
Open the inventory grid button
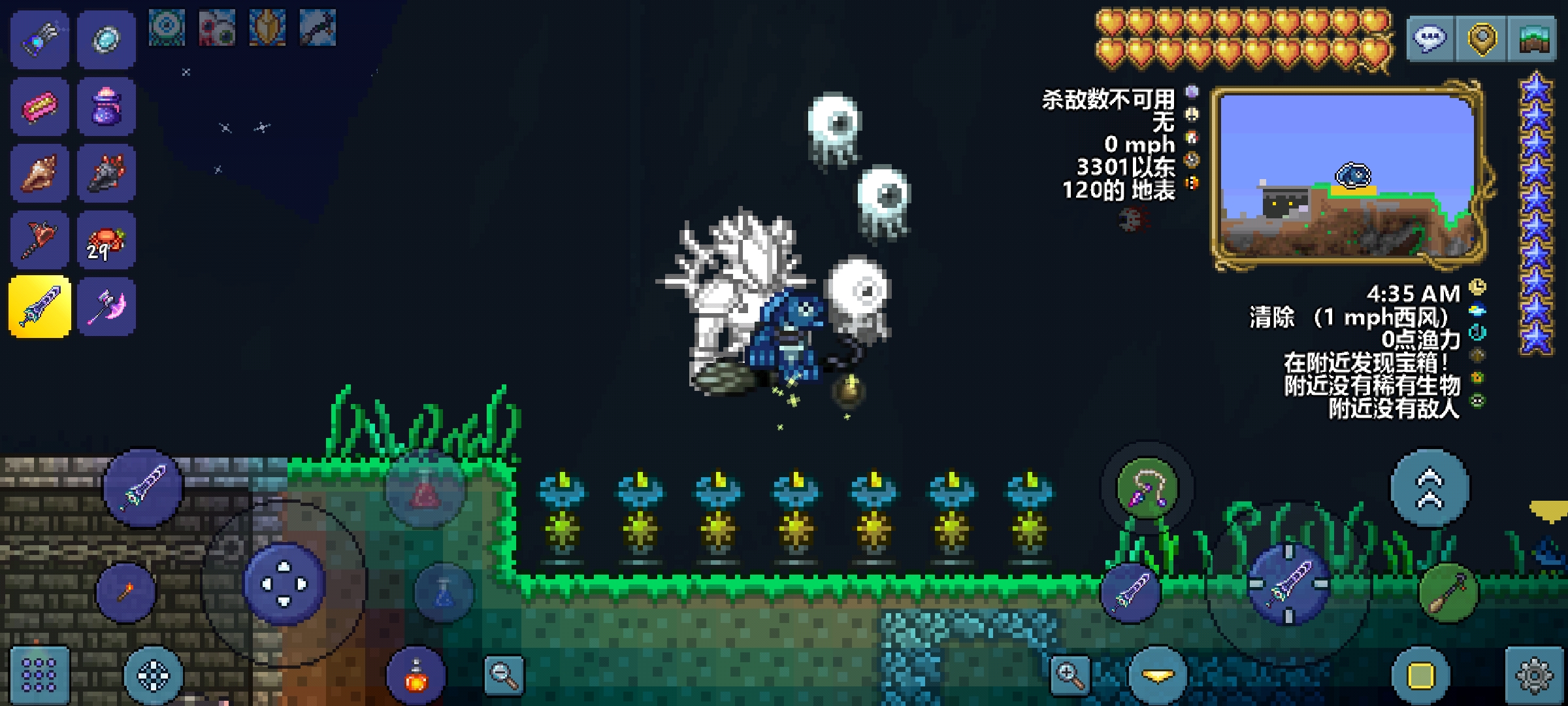(39, 675)
